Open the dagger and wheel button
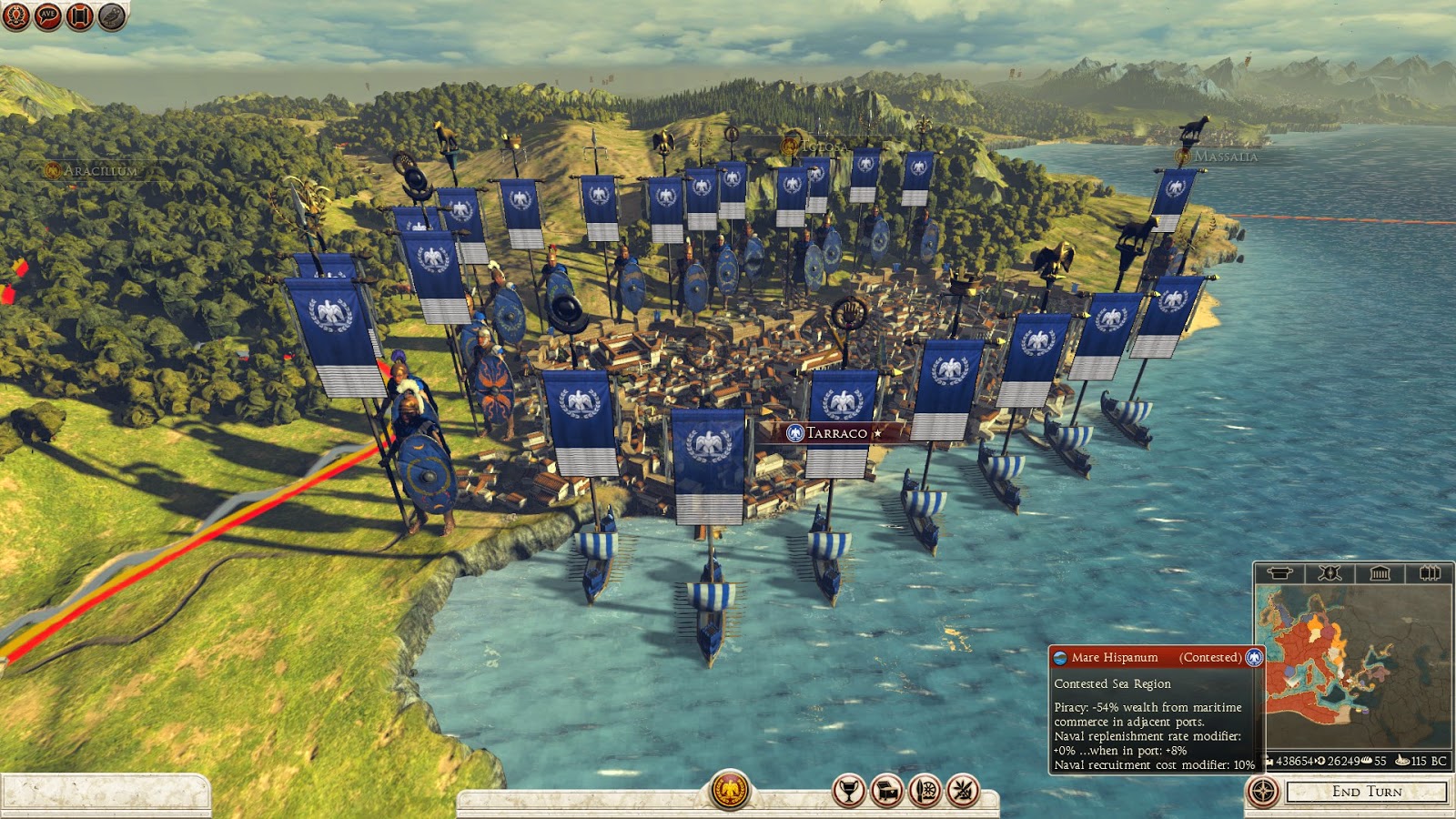This screenshot has height=819, width=1456. click(x=925, y=791)
